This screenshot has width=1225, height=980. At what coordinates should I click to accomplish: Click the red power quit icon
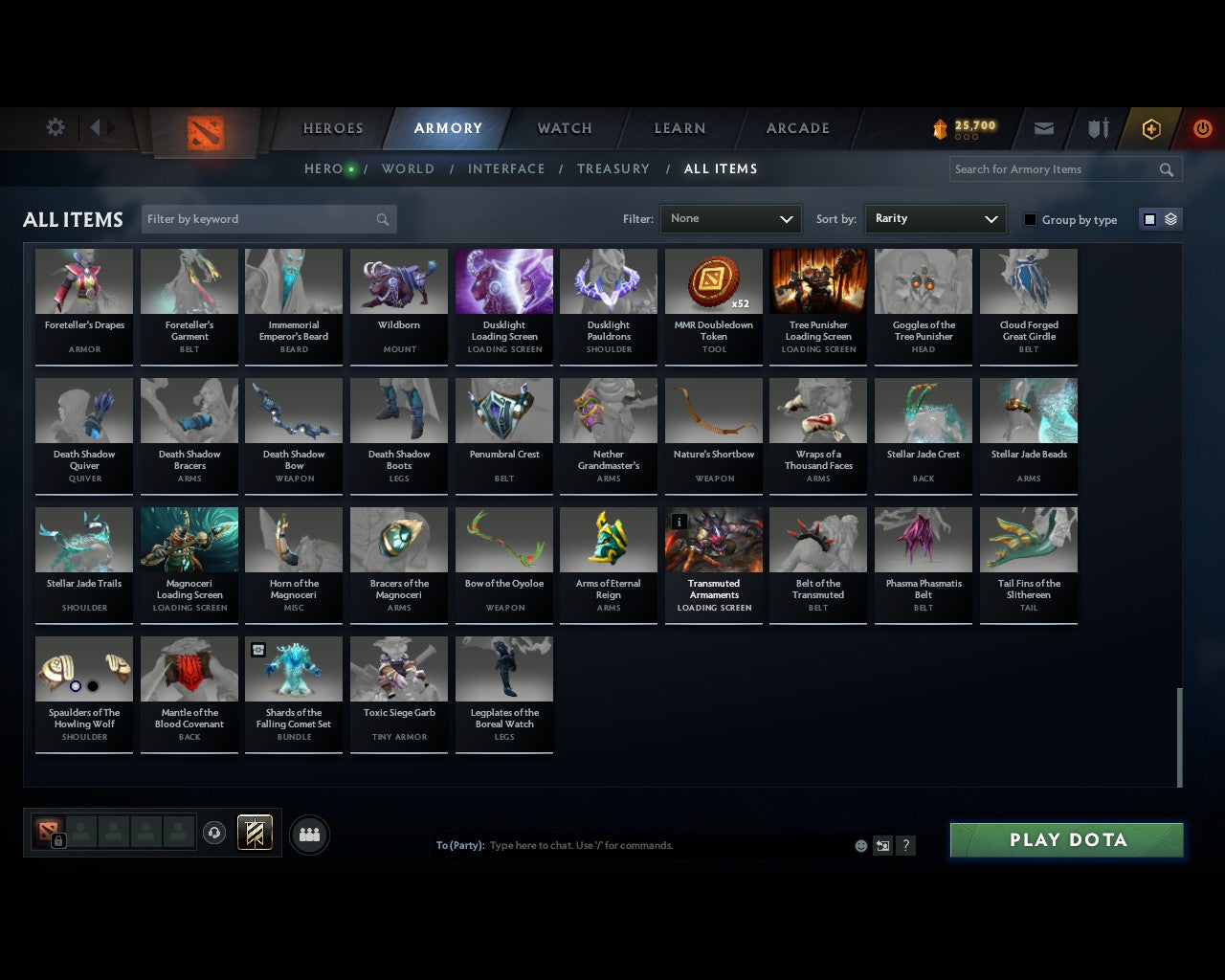[1202, 128]
